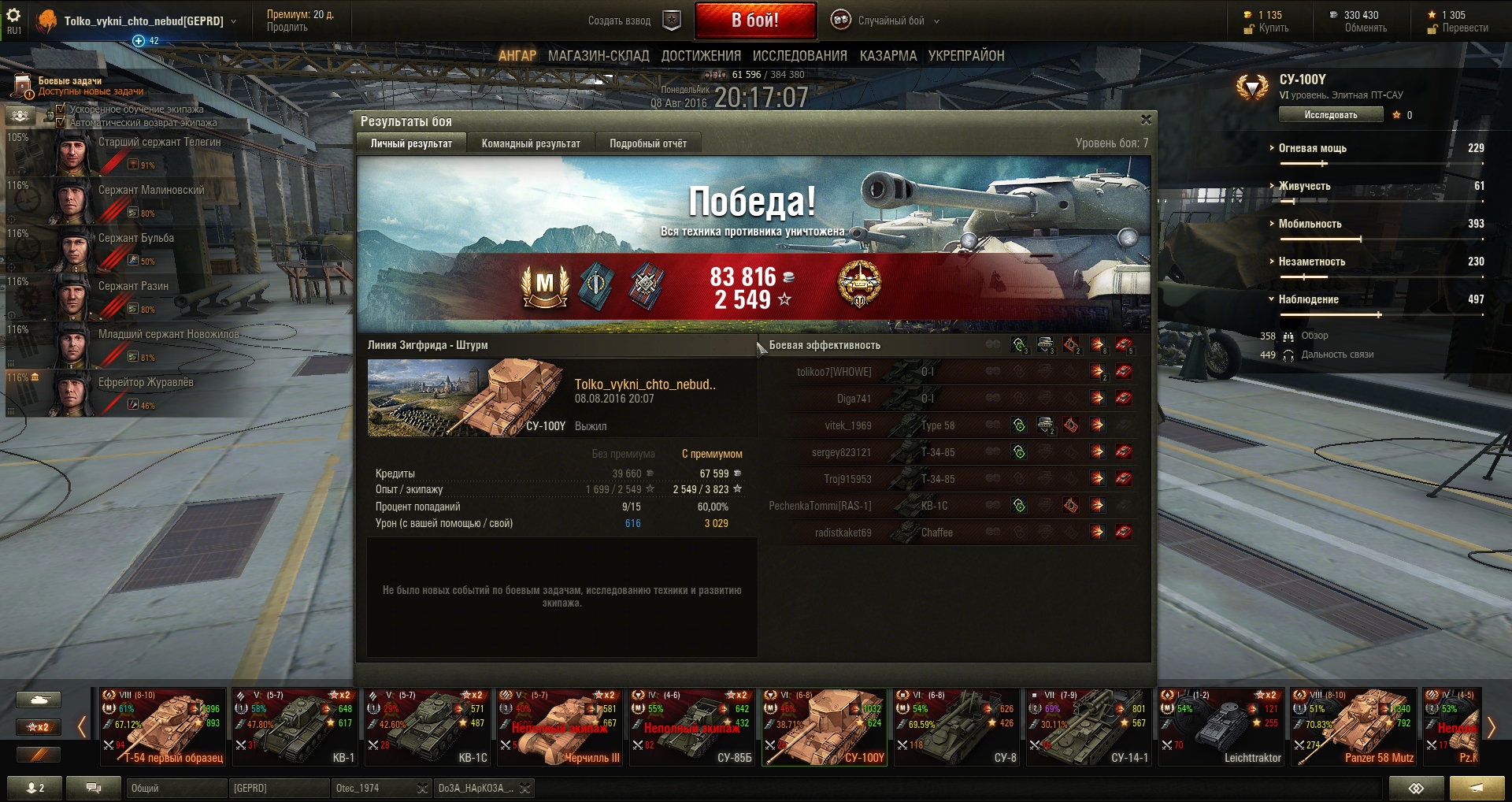
Task: Expand the Огневая мощь stats section
Action: click(x=1312, y=148)
